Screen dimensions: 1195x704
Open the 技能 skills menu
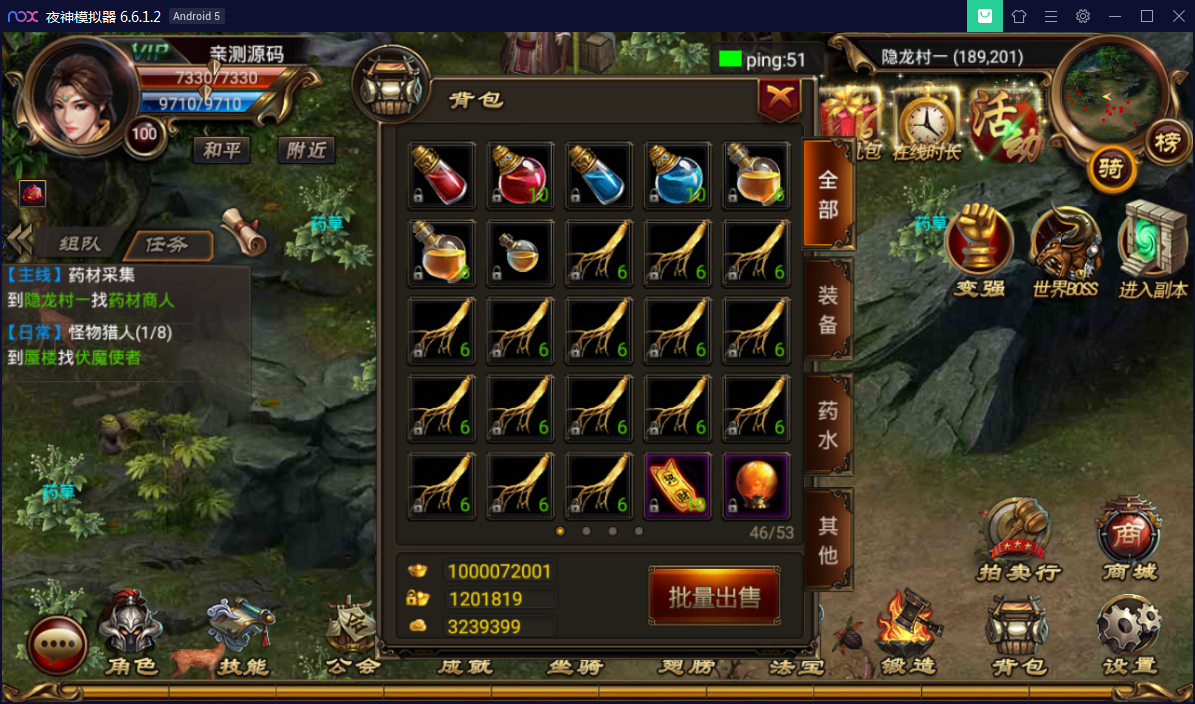[x=243, y=634]
